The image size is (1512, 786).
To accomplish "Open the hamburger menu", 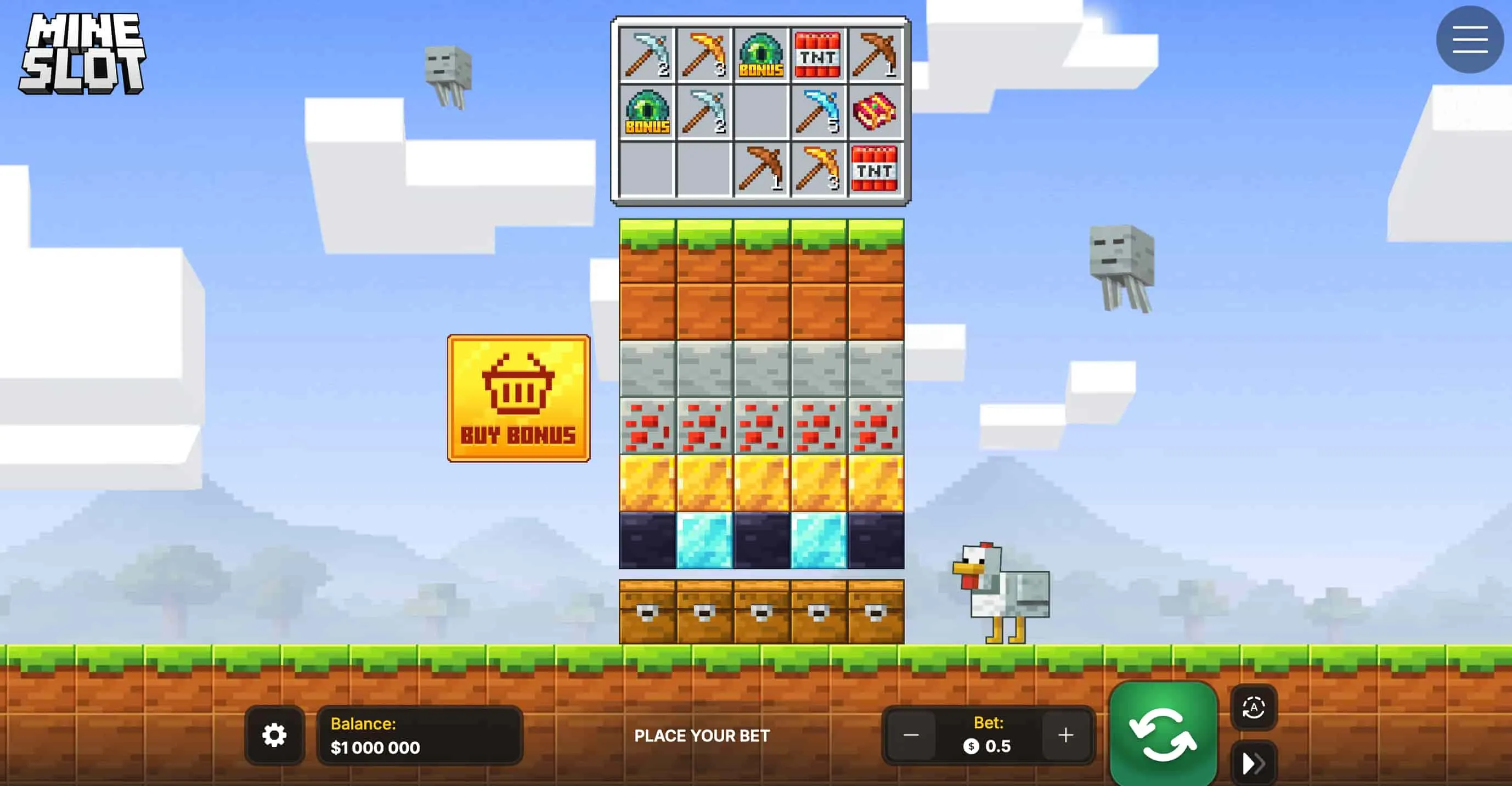I will point(1469,39).
